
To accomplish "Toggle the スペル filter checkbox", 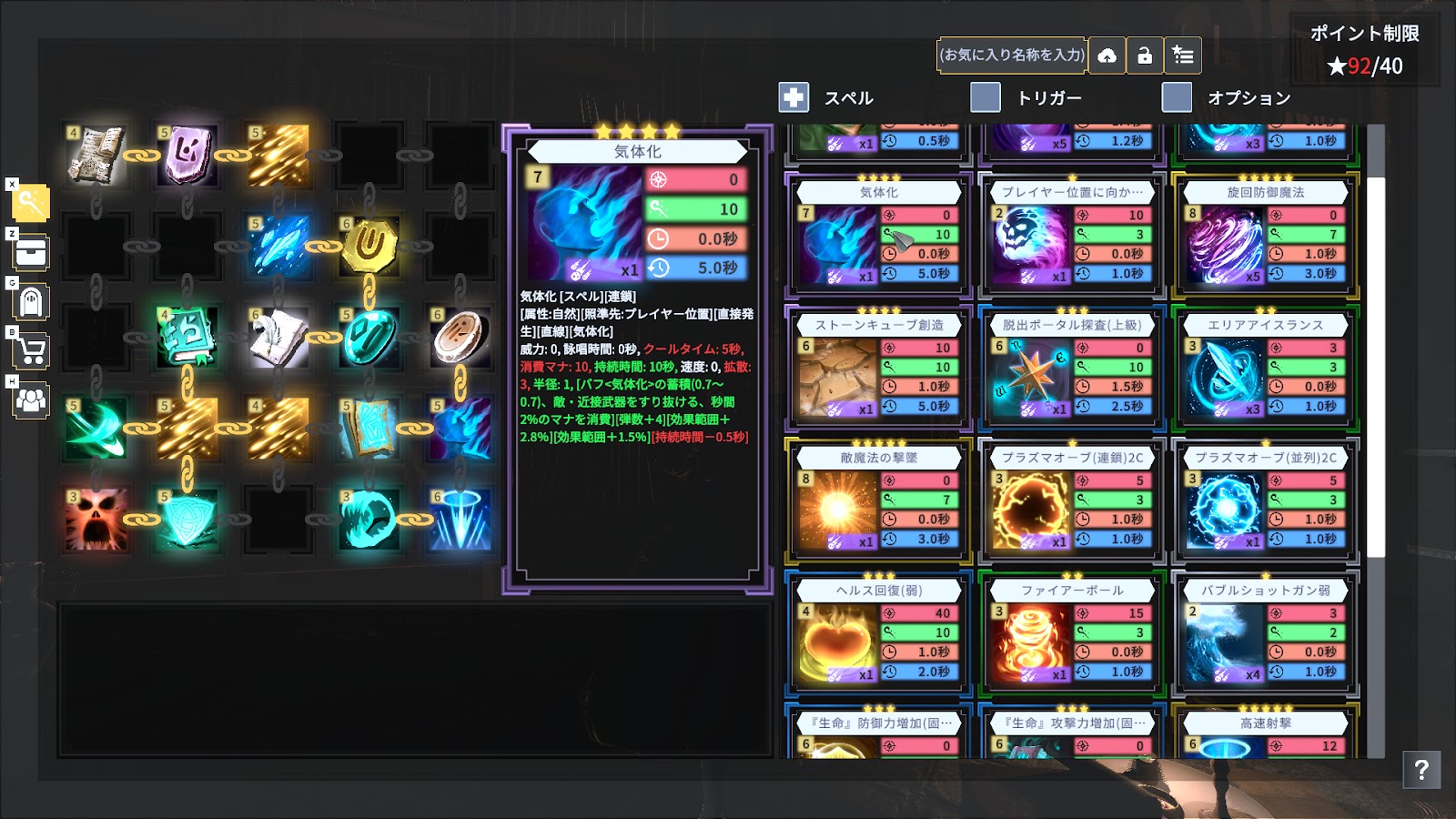I will click(x=794, y=97).
